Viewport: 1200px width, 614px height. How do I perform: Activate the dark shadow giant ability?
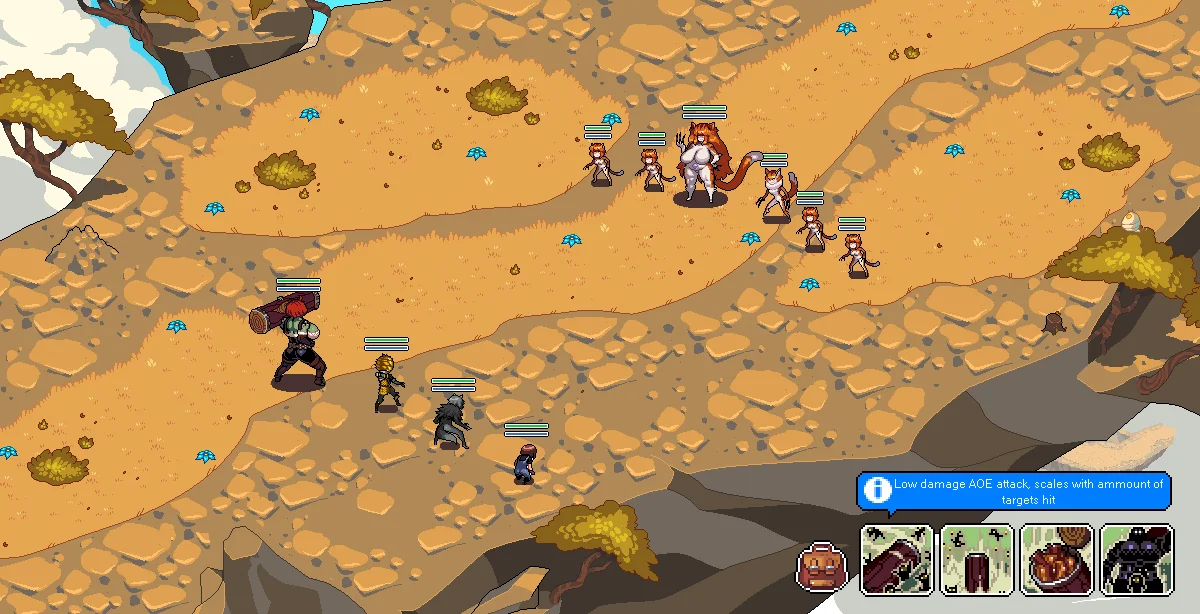(x=1137, y=560)
